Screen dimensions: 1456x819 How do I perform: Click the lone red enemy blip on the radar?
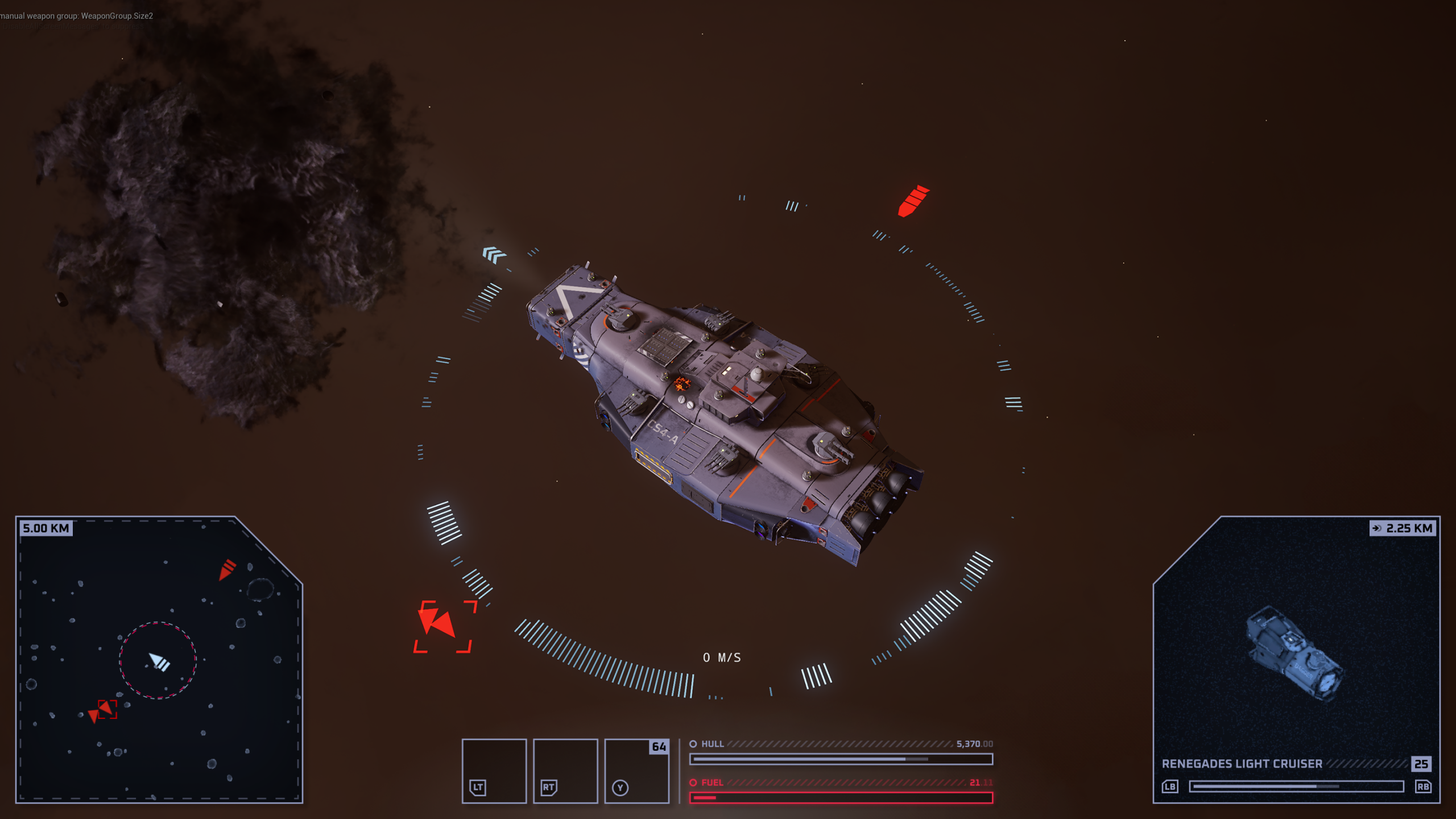(x=227, y=569)
